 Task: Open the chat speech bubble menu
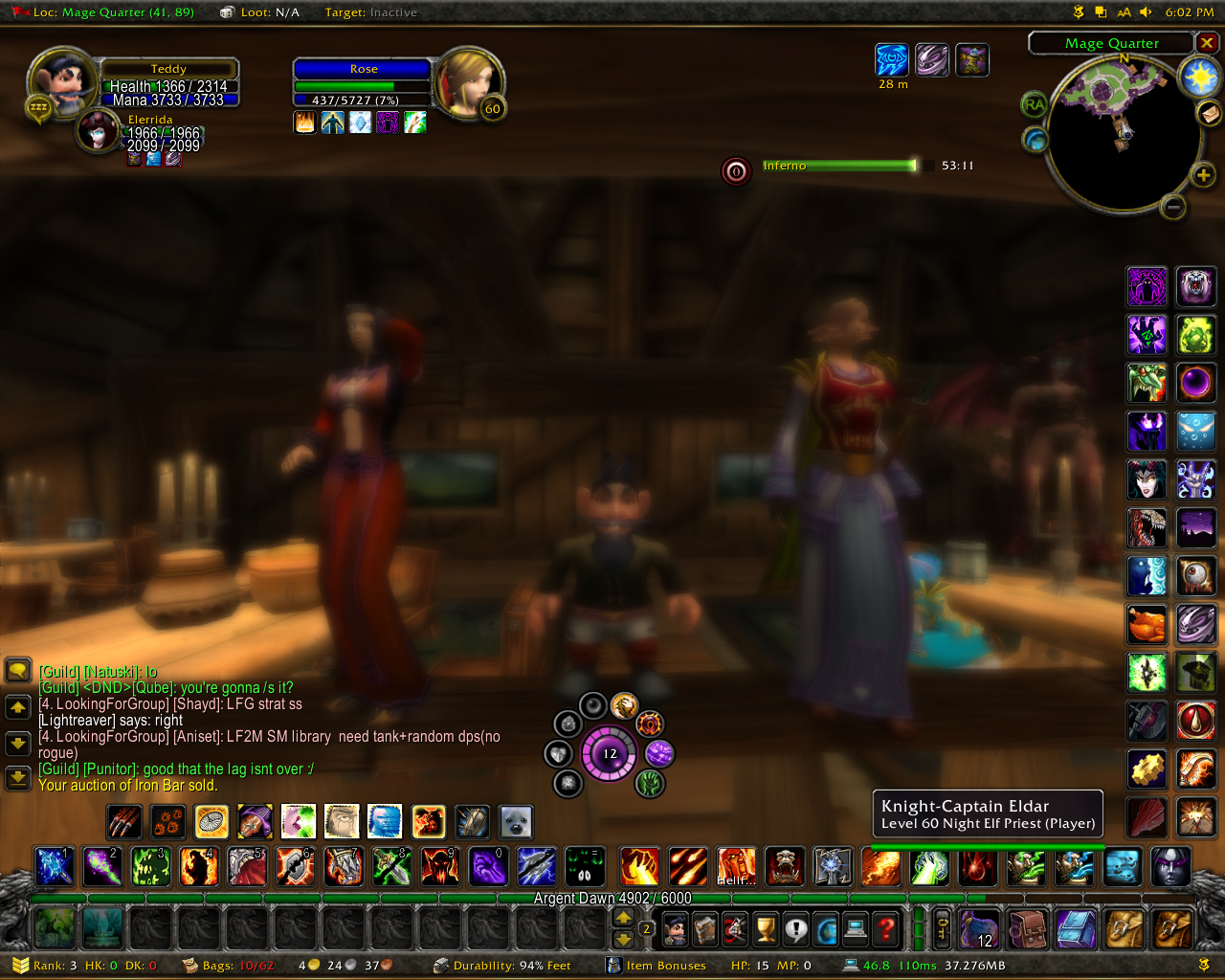[18, 669]
